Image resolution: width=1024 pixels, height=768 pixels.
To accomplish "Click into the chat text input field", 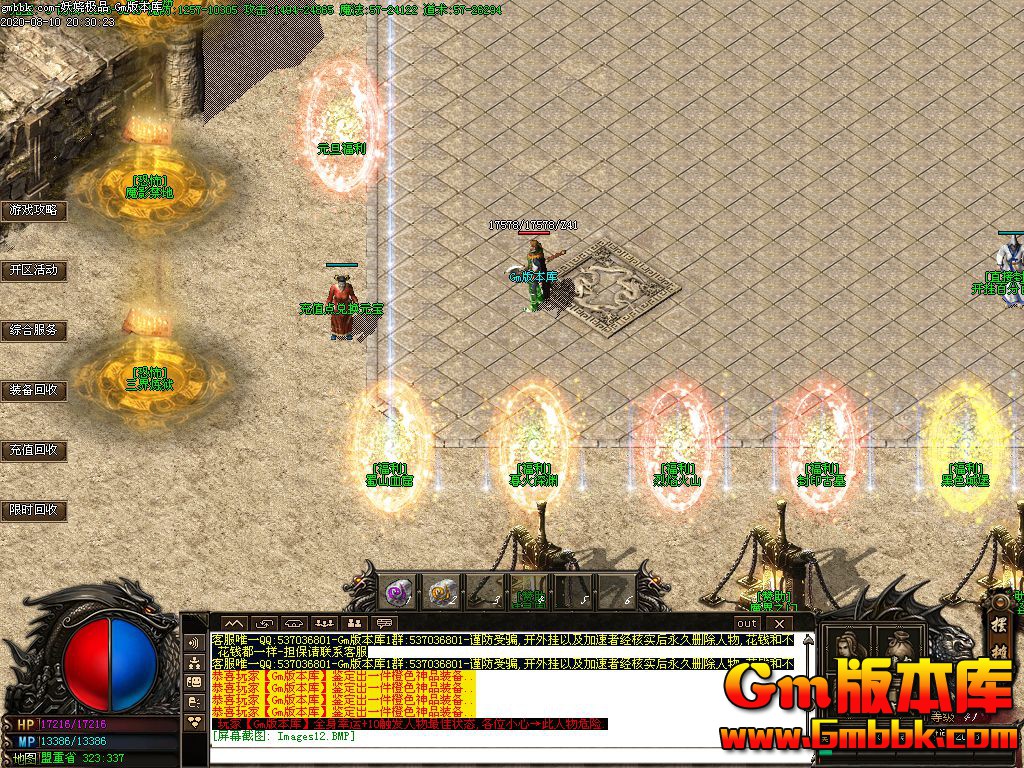I will 500,752.
